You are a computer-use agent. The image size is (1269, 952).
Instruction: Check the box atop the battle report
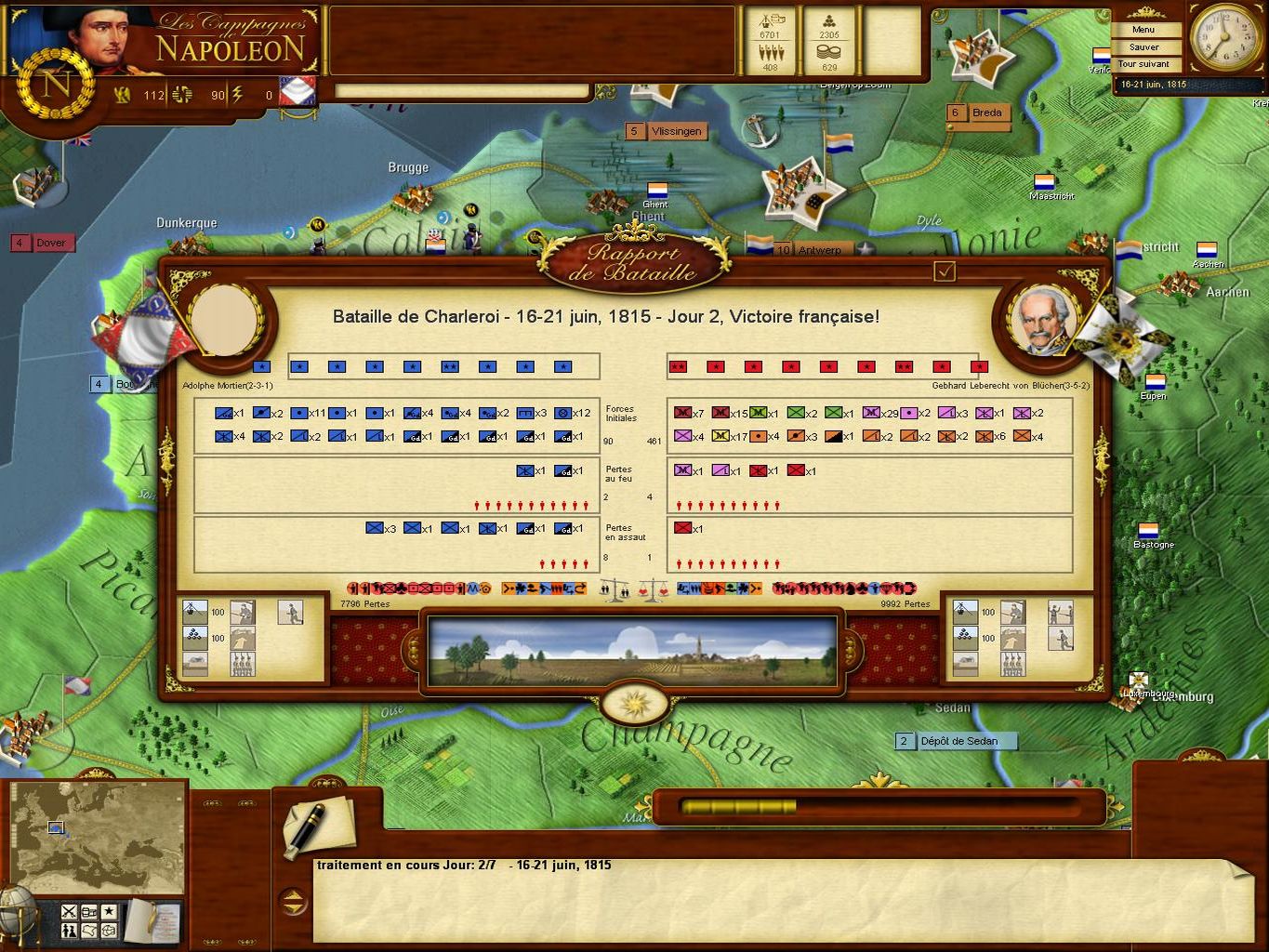(945, 271)
